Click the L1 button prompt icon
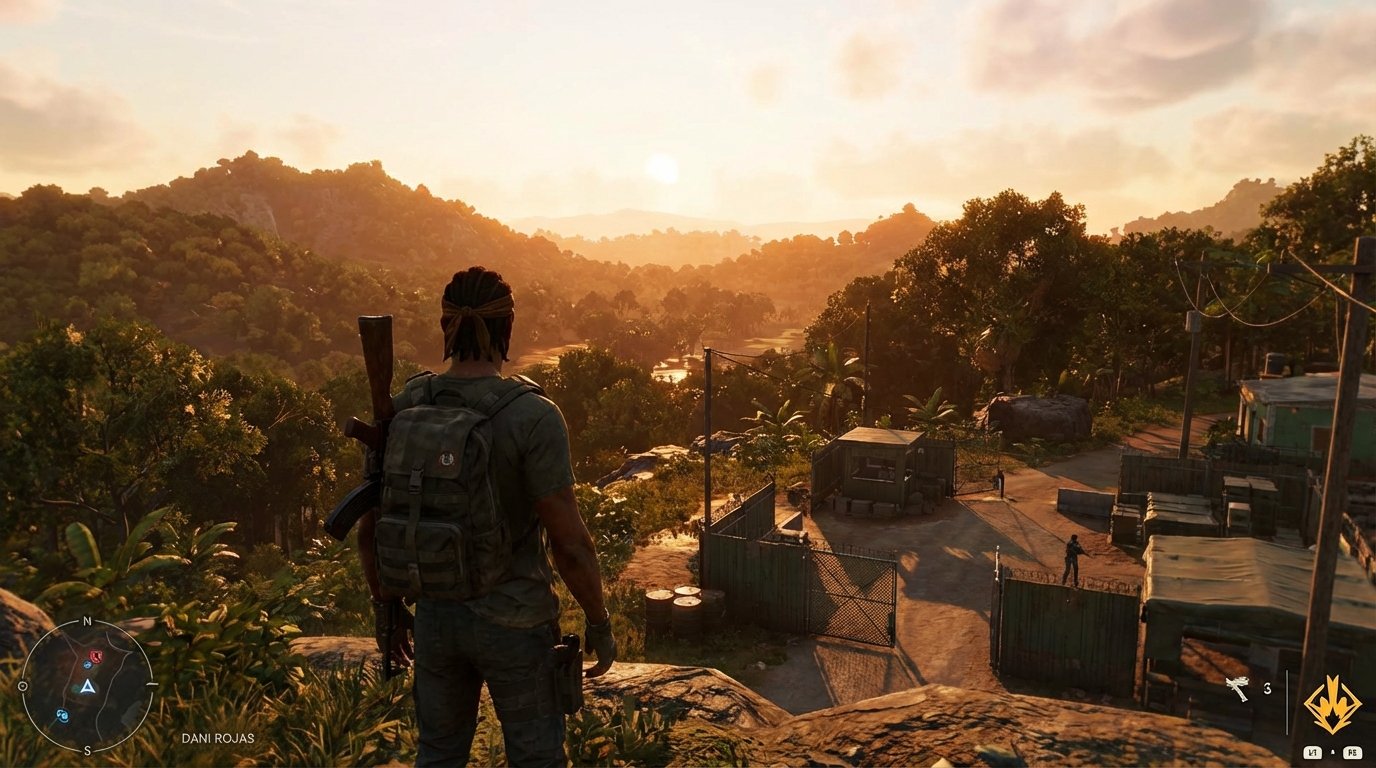Screen dimensions: 1376x768 tap(1312, 752)
